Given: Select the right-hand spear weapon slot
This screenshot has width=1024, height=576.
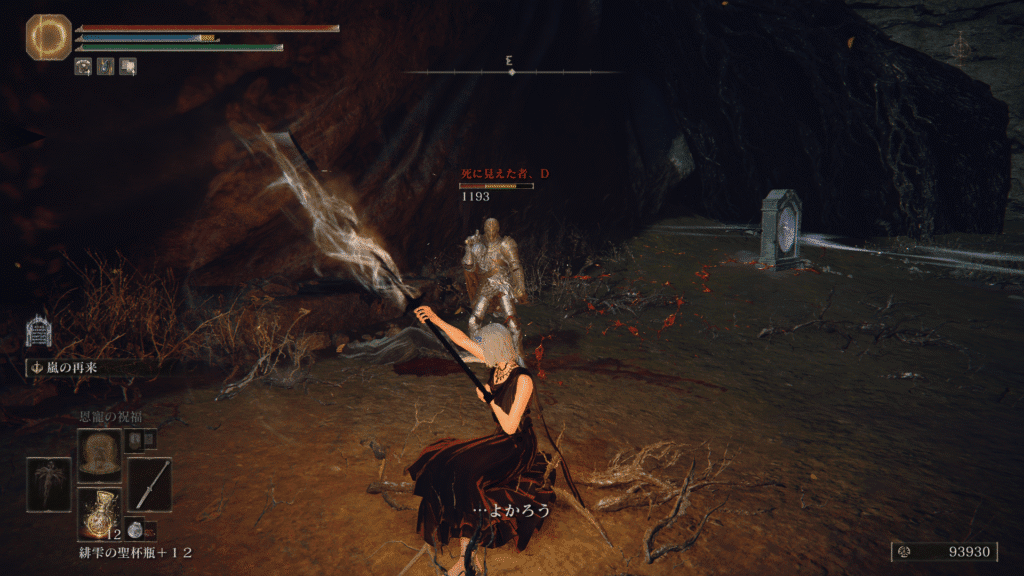Looking at the screenshot, I should pos(149,485).
